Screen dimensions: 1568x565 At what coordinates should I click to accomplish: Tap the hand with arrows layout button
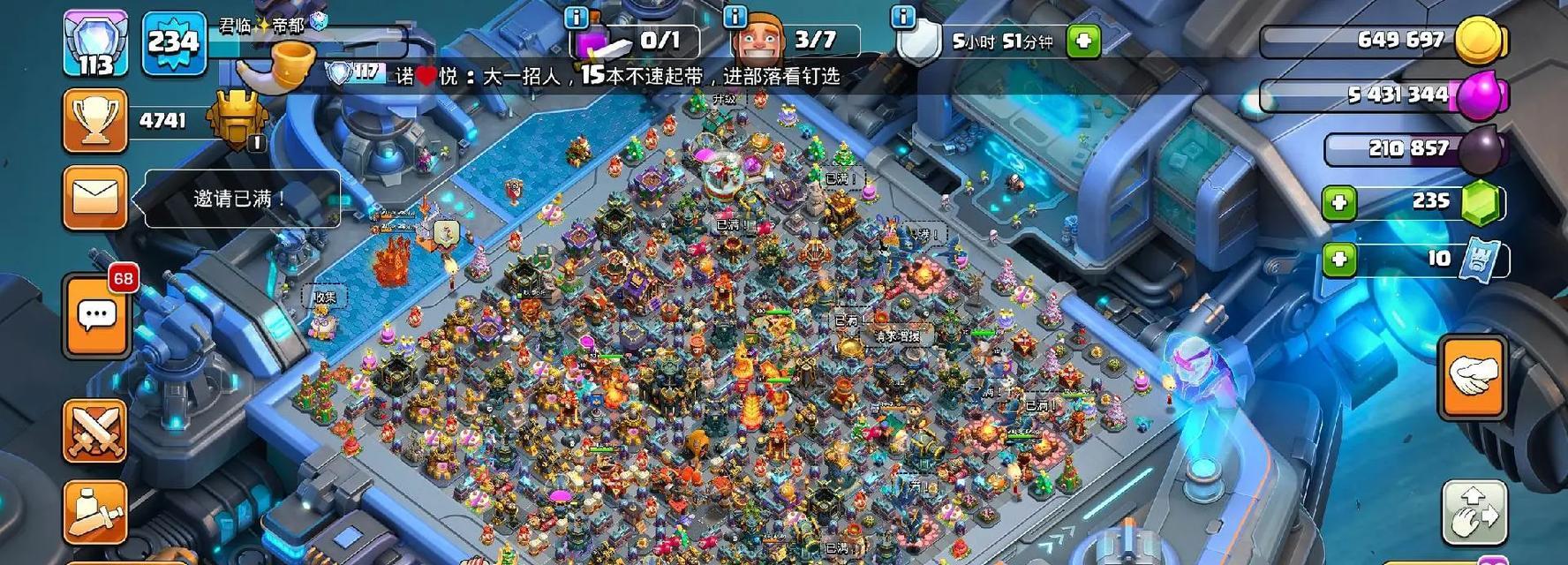pyautogui.click(x=1474, y=511)
